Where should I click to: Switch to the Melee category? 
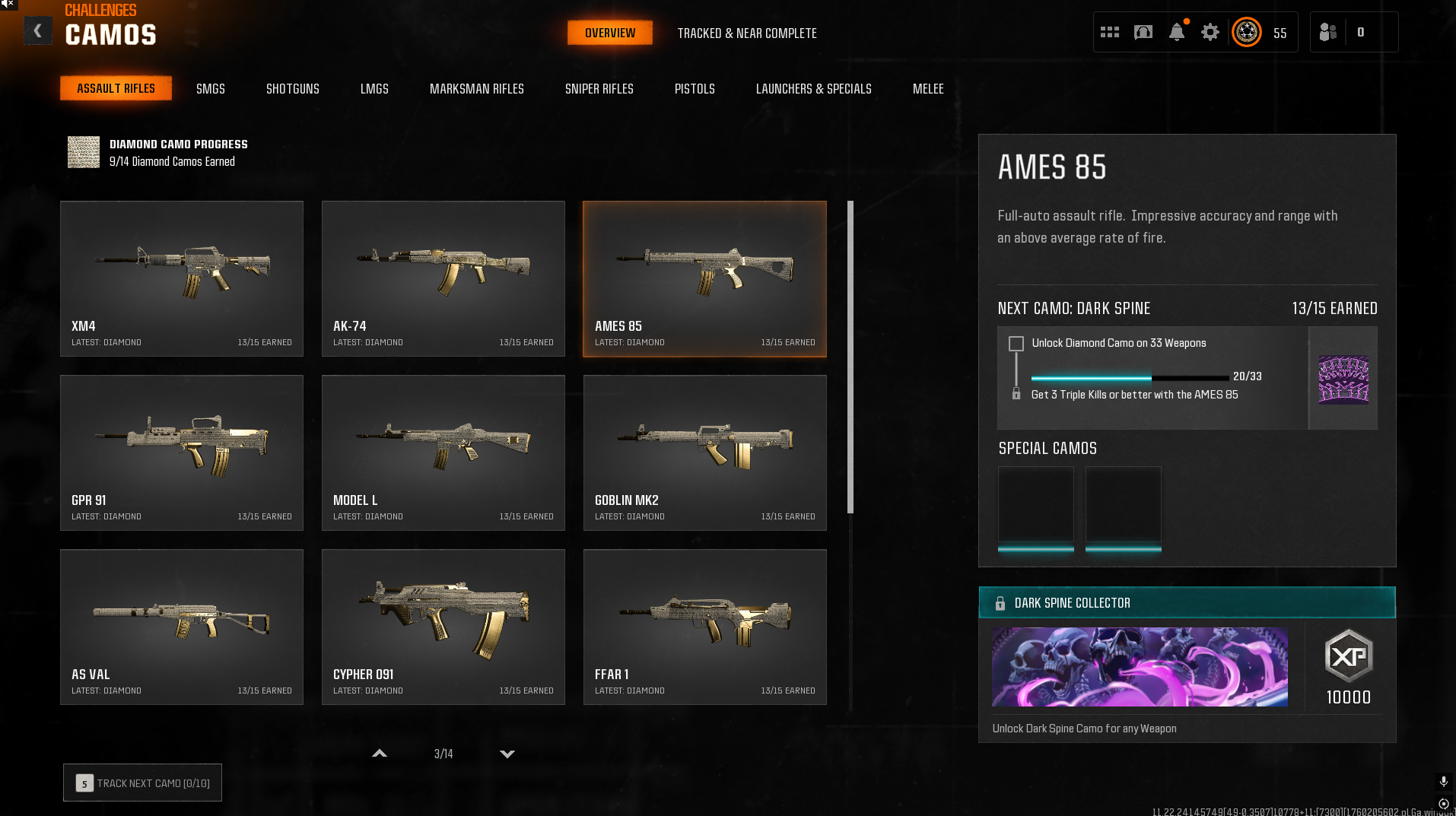927,89
